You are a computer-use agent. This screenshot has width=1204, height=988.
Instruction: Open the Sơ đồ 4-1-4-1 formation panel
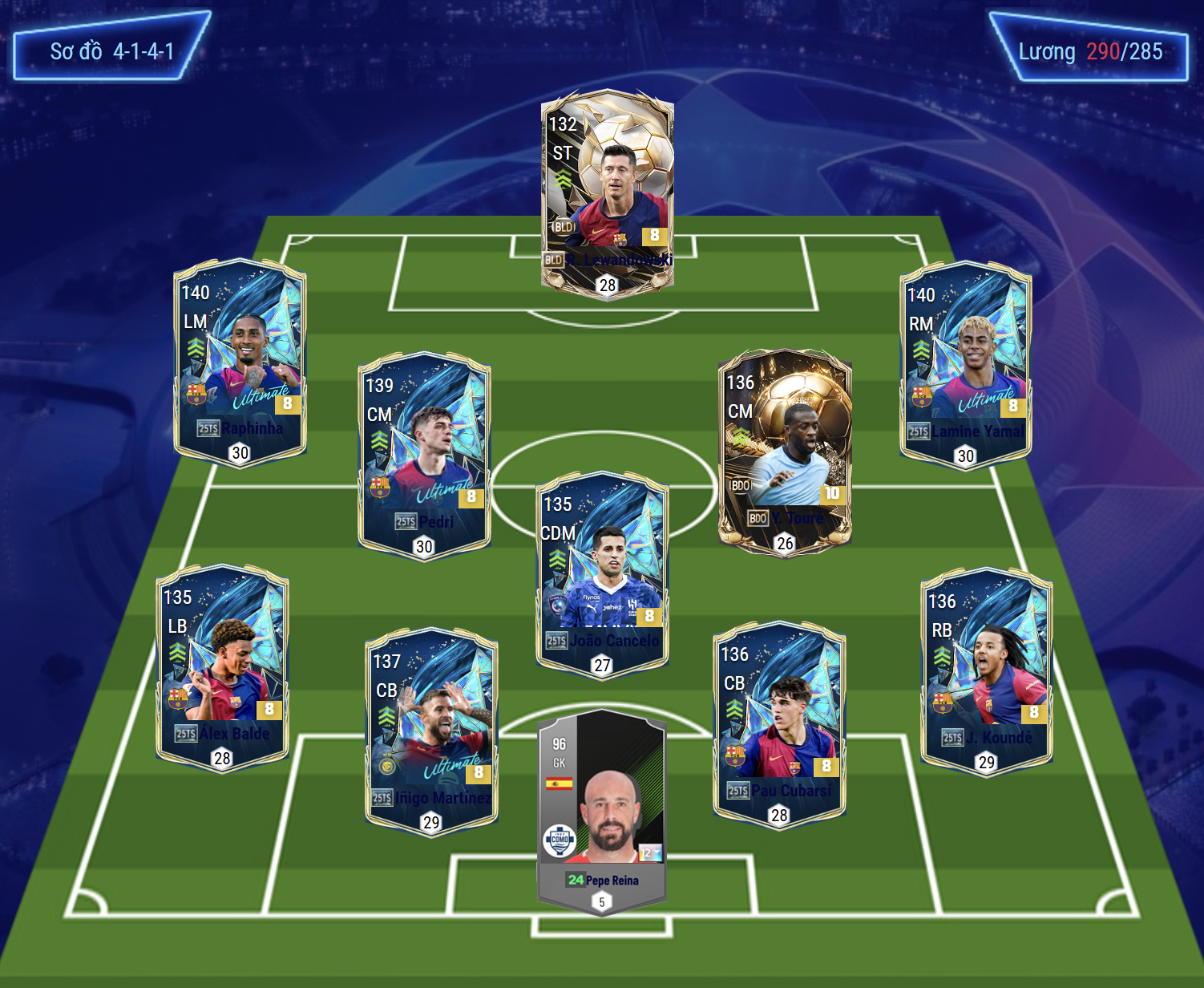[111, 51]
